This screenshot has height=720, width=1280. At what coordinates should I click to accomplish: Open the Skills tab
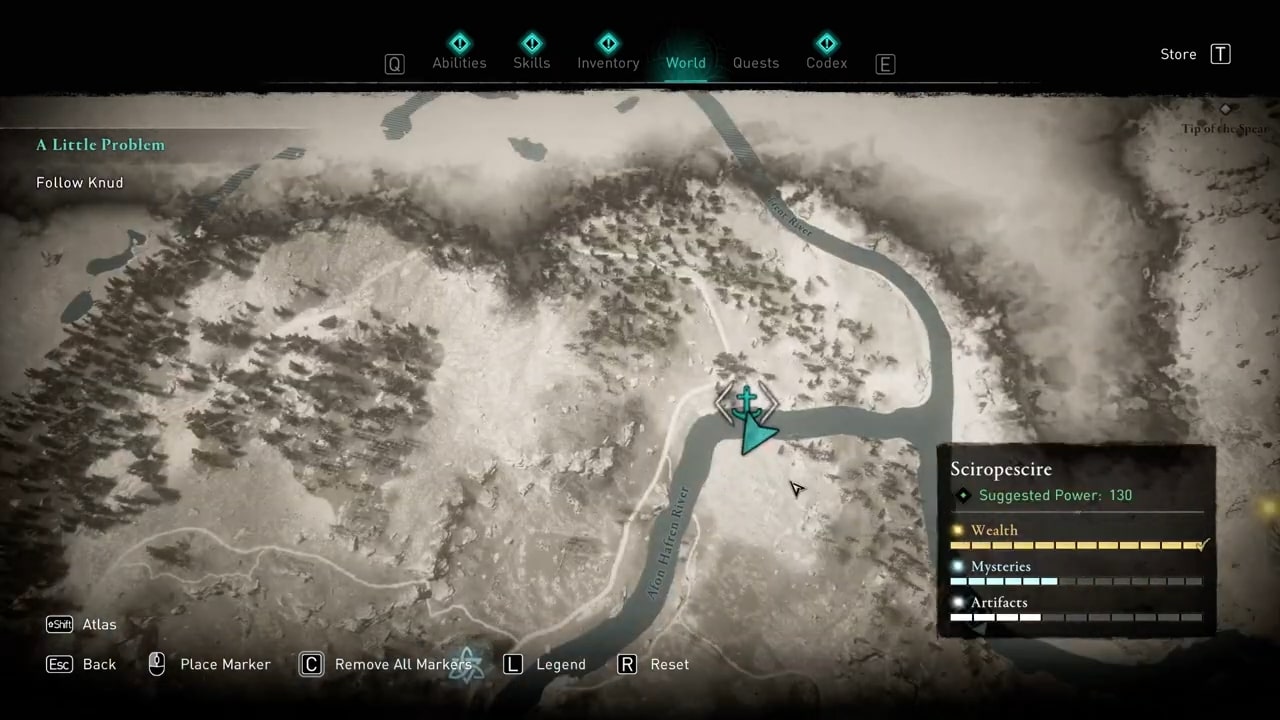(x=531, y=62)
